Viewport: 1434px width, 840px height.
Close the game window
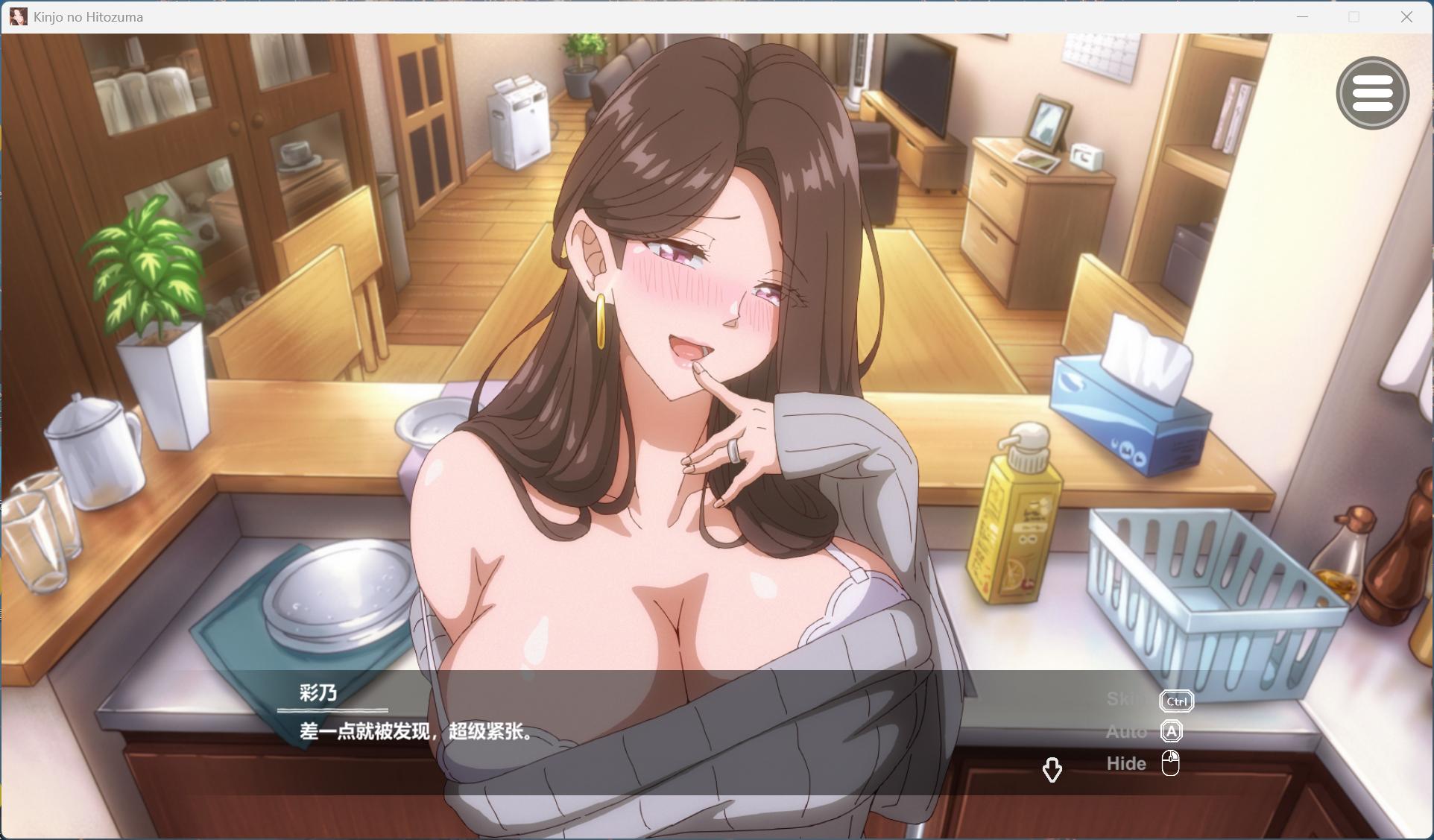pos(1407,16)
